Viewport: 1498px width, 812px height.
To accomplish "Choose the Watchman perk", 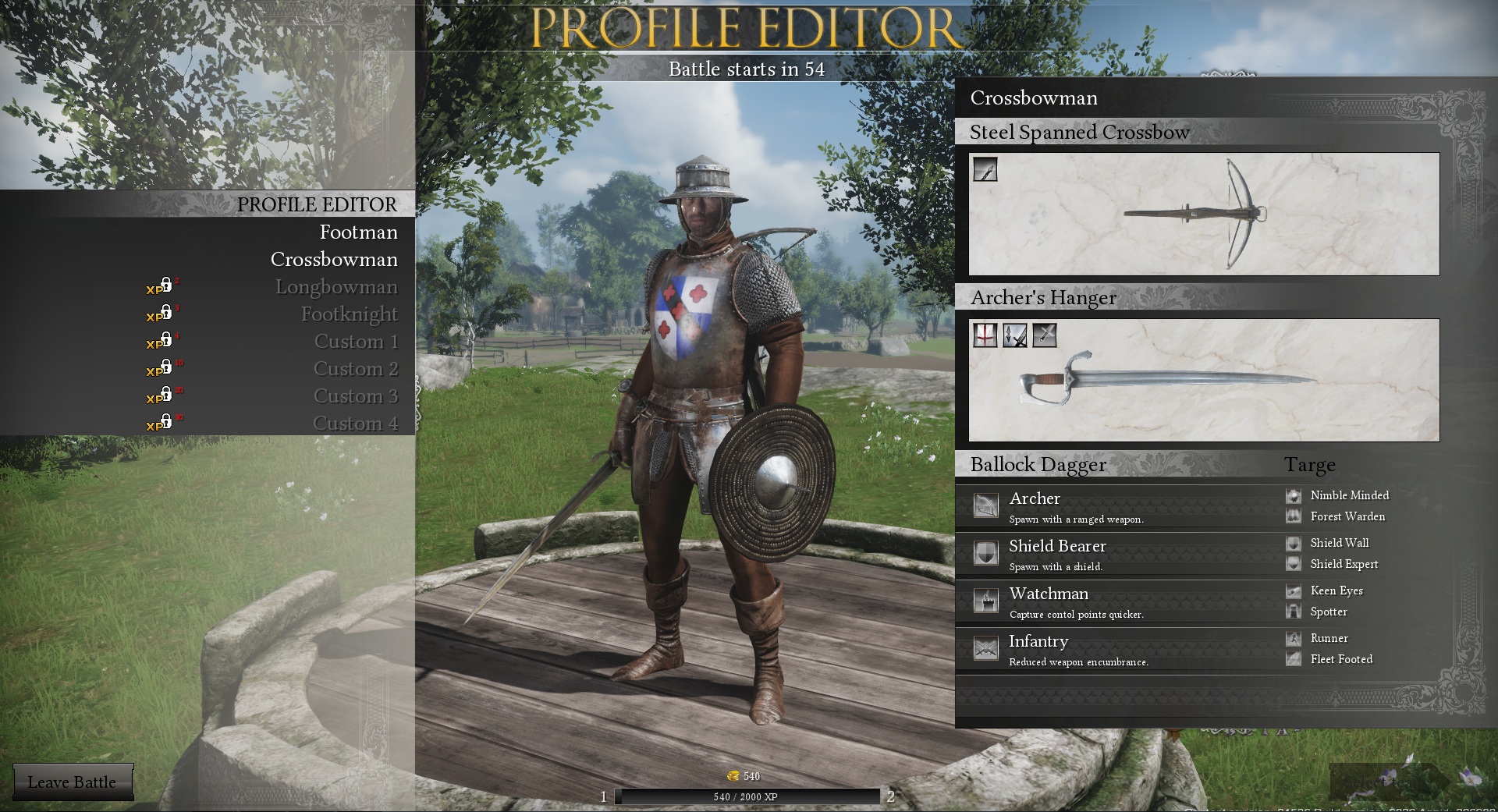I will click(1048, 594).
